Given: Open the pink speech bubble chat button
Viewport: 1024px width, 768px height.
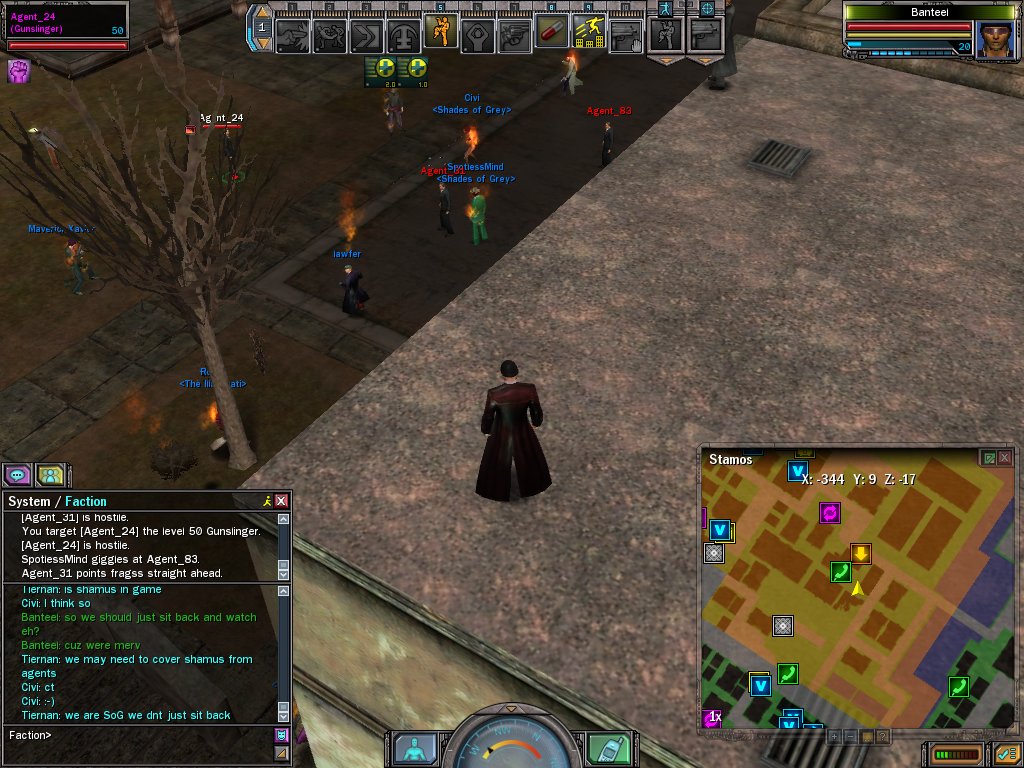Looking at the screenshot, I should (x=18, y=475).
